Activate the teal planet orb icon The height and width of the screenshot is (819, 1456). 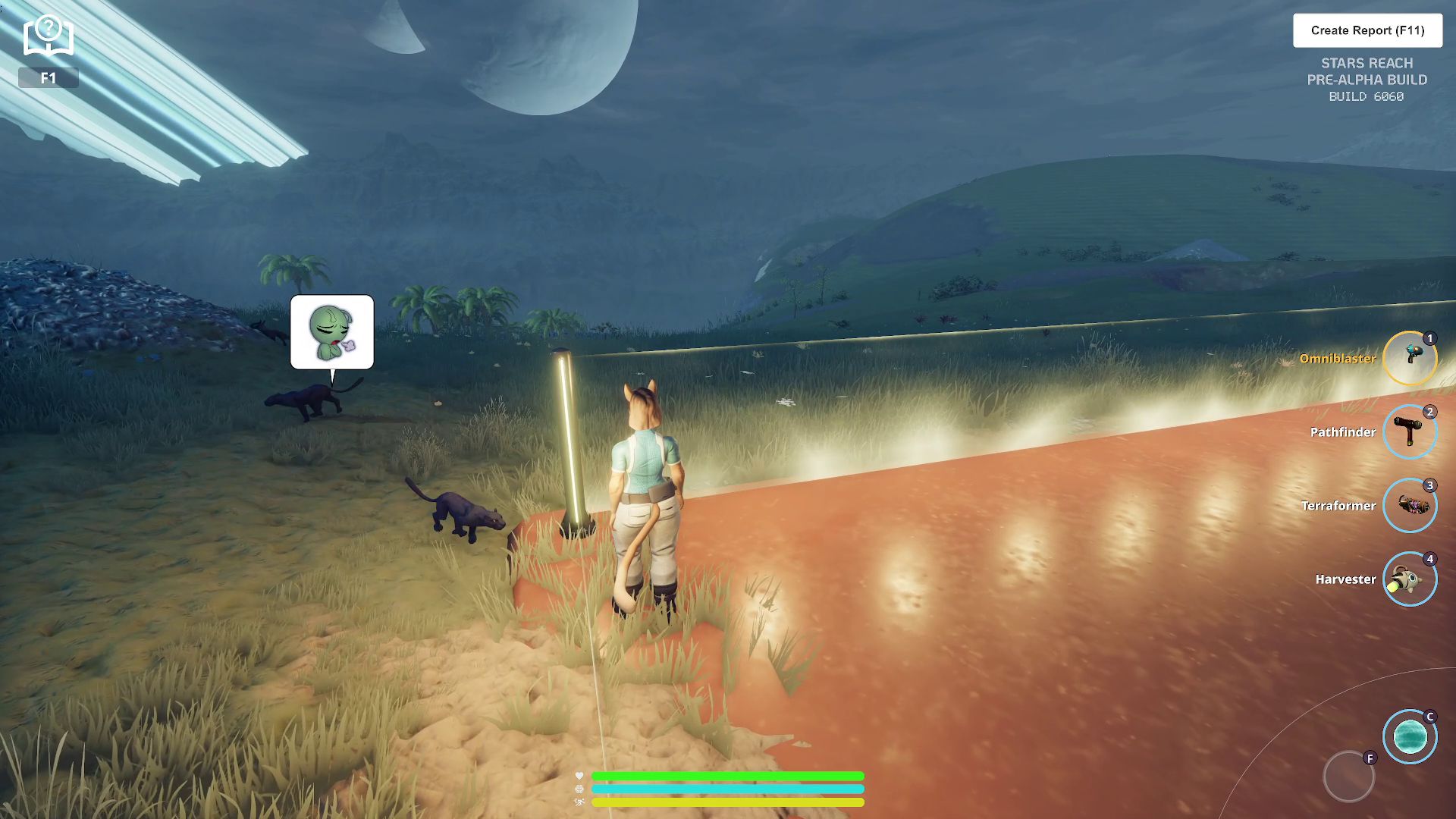coord(1409,736)
